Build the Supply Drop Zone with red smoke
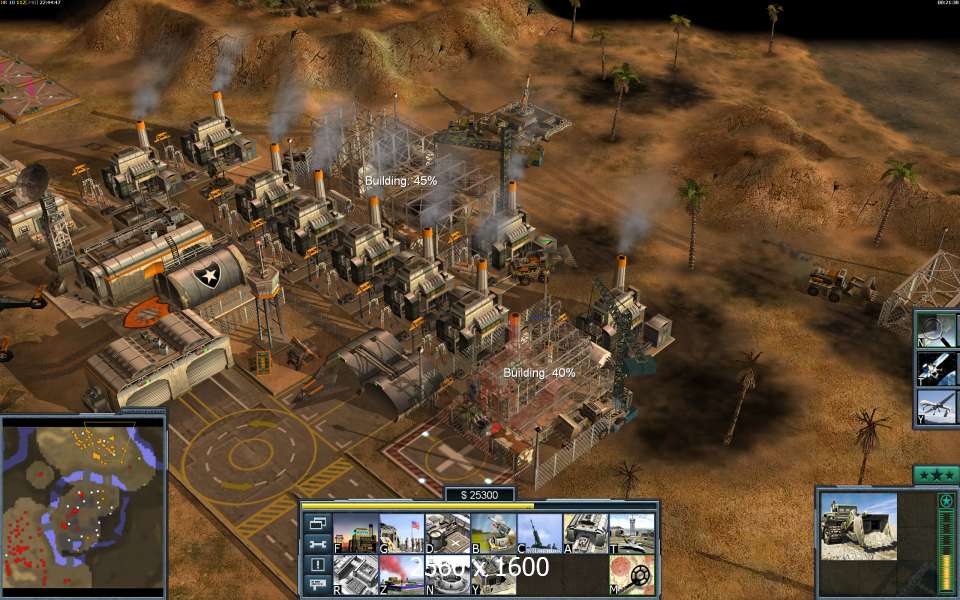 (401, 575)
